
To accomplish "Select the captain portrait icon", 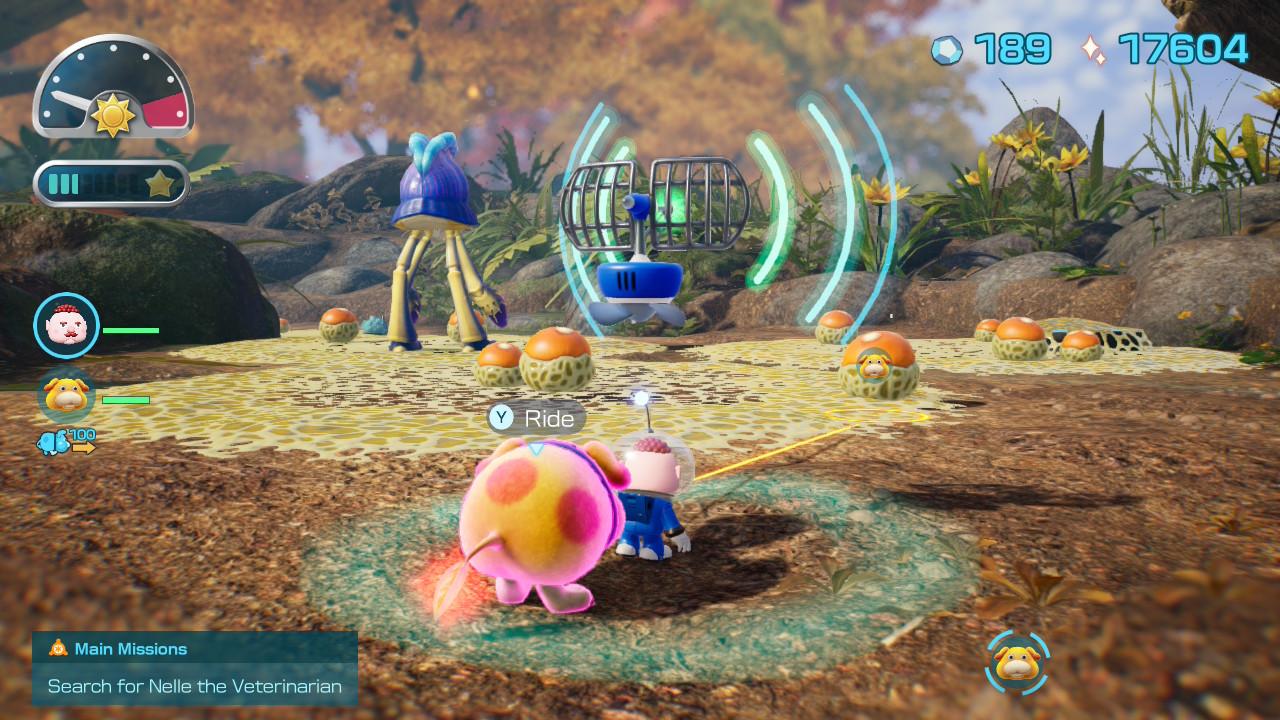I will coord(66,326).
